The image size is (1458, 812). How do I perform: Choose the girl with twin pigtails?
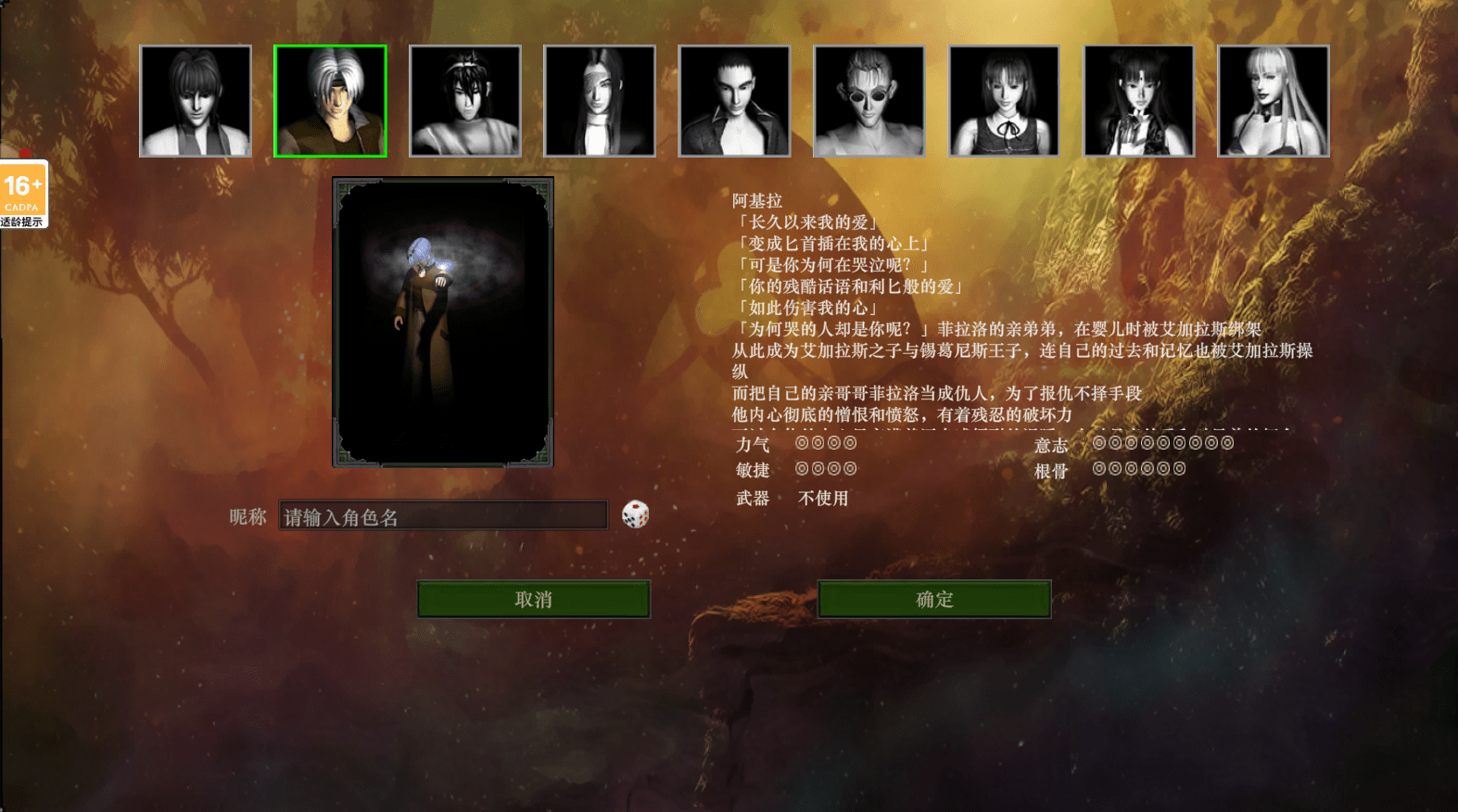[1139, 101]
